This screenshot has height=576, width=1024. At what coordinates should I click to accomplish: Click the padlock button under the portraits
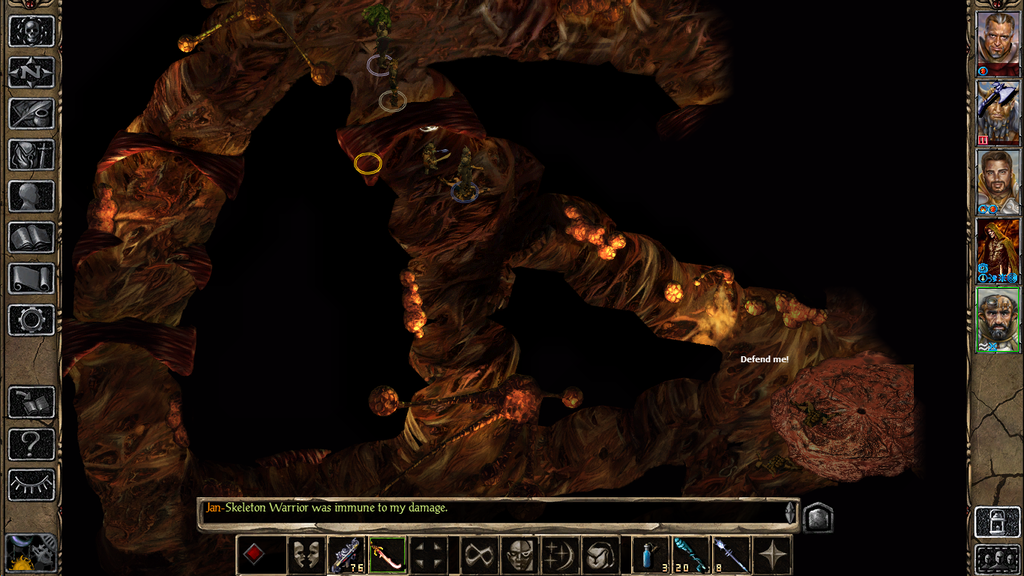click(x=997, y=521)
